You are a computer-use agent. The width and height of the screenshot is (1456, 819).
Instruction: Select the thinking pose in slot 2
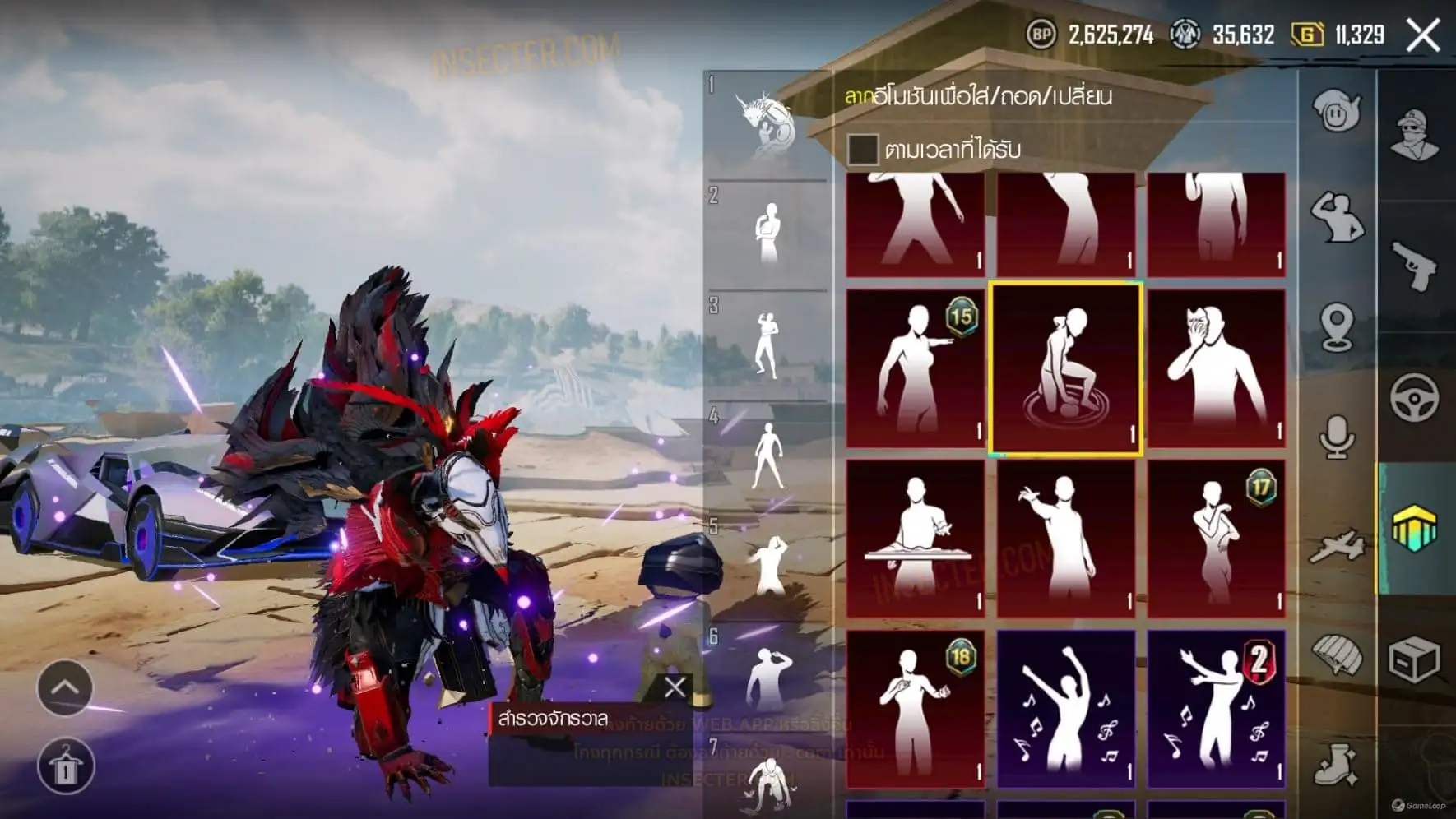point(767,234)
